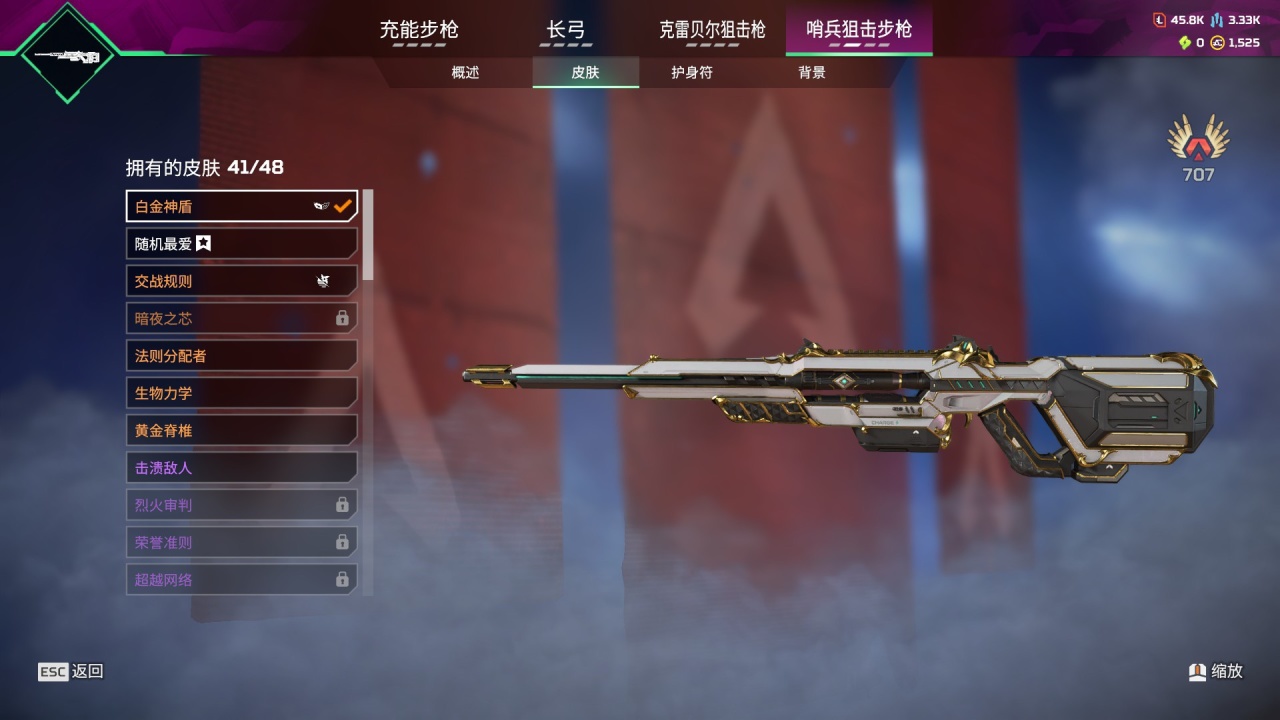Select the locked 超越网络 skin

241,579
